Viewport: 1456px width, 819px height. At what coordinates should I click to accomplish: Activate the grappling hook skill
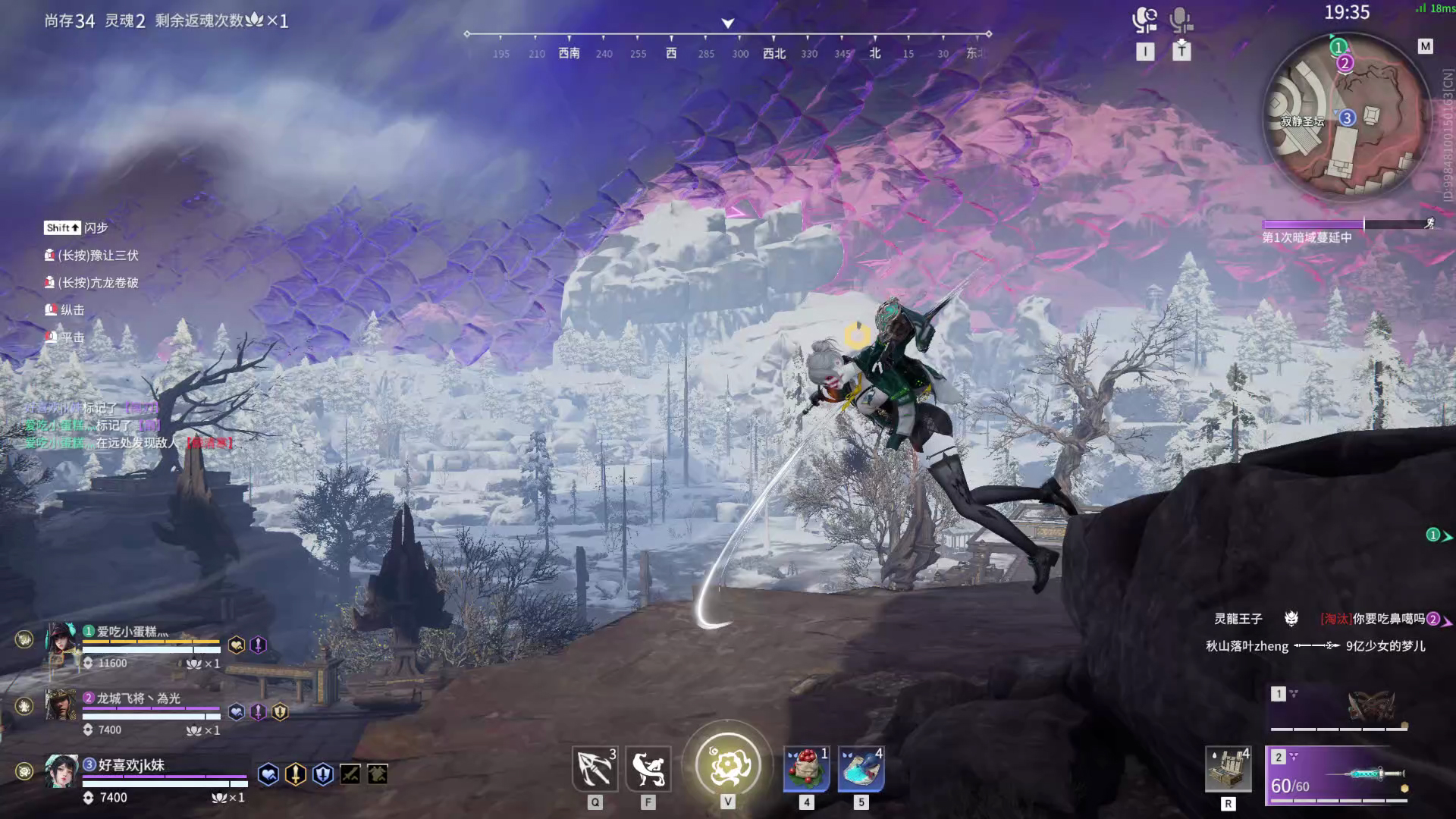coord(595,769)
